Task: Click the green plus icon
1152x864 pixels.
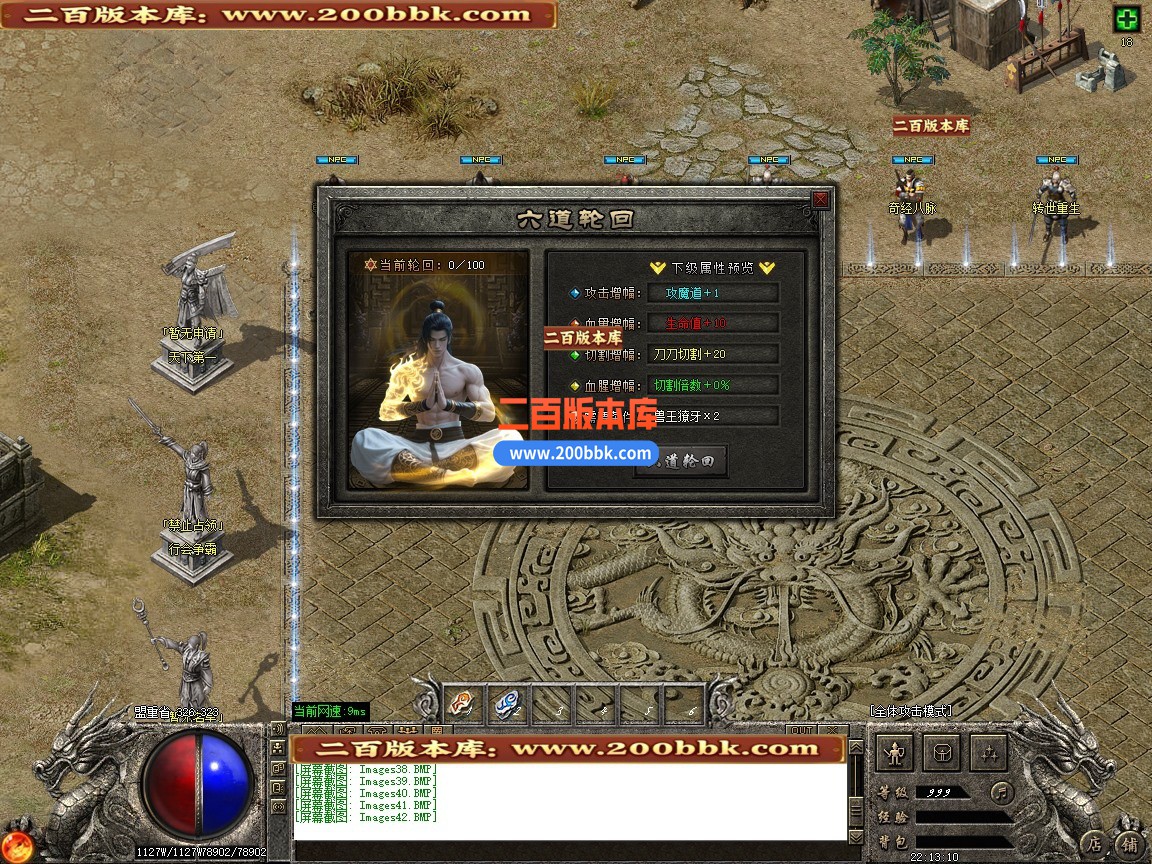Action: 1127,19
